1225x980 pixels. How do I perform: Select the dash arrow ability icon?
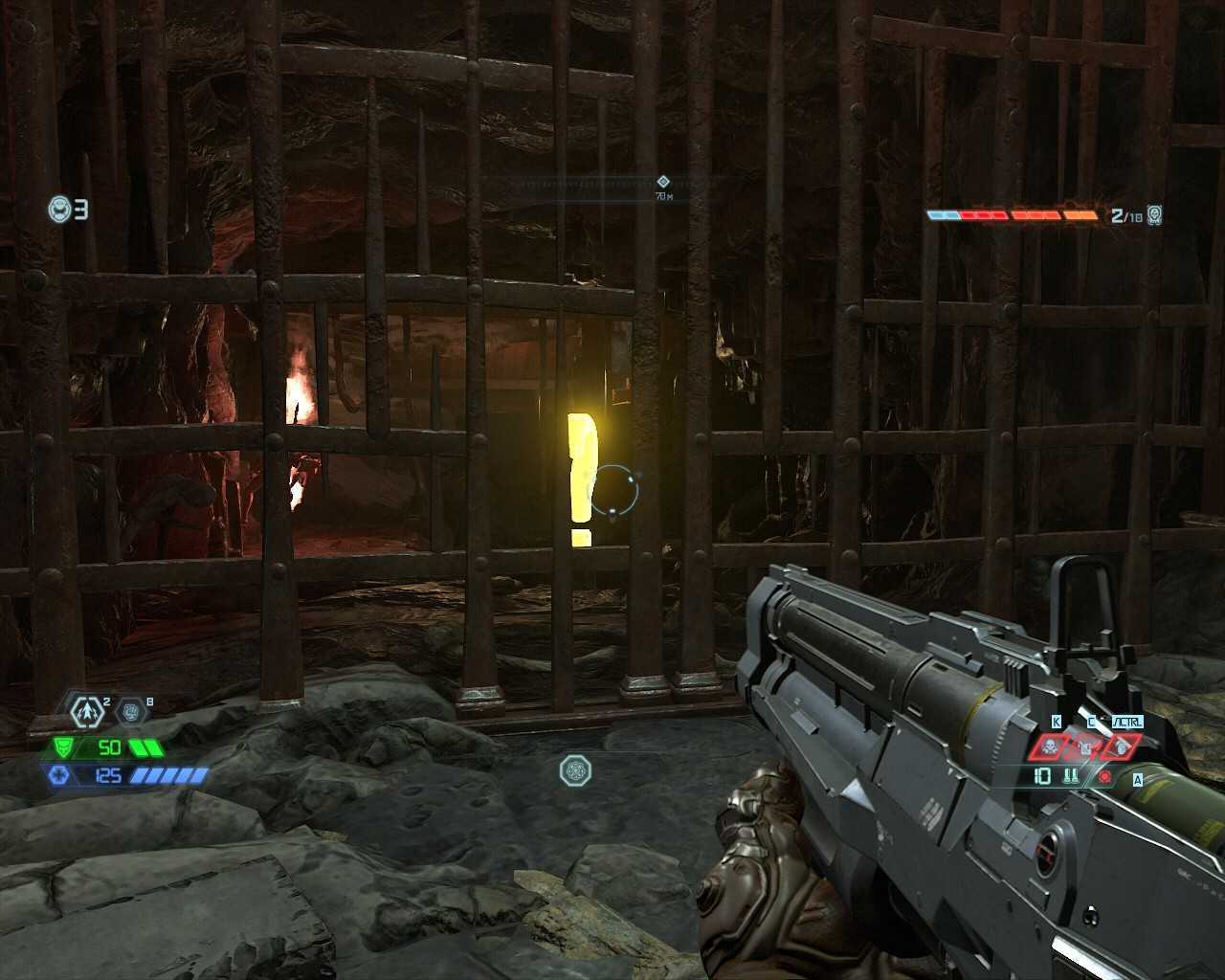tap(89, 712)
